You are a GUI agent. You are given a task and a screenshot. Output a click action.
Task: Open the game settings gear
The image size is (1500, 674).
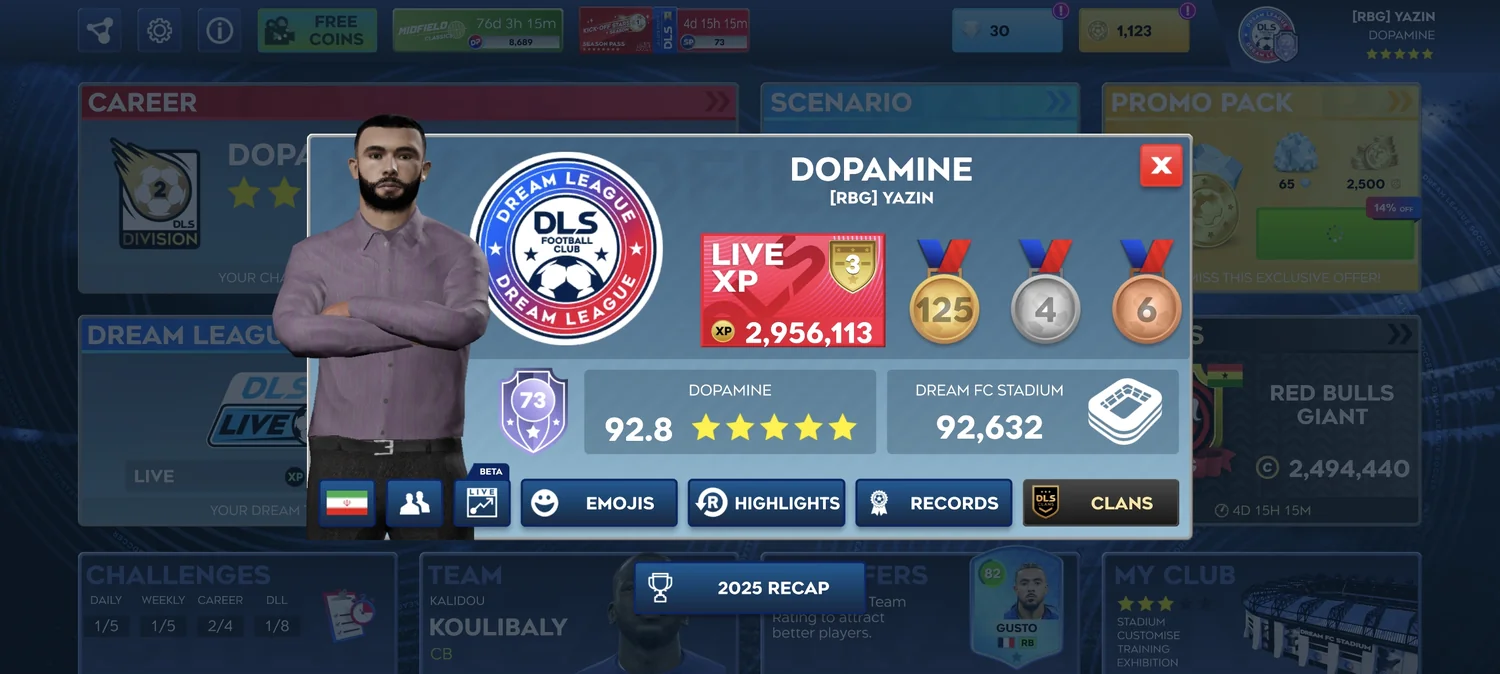pyautogui.click(x=160, y=31)
